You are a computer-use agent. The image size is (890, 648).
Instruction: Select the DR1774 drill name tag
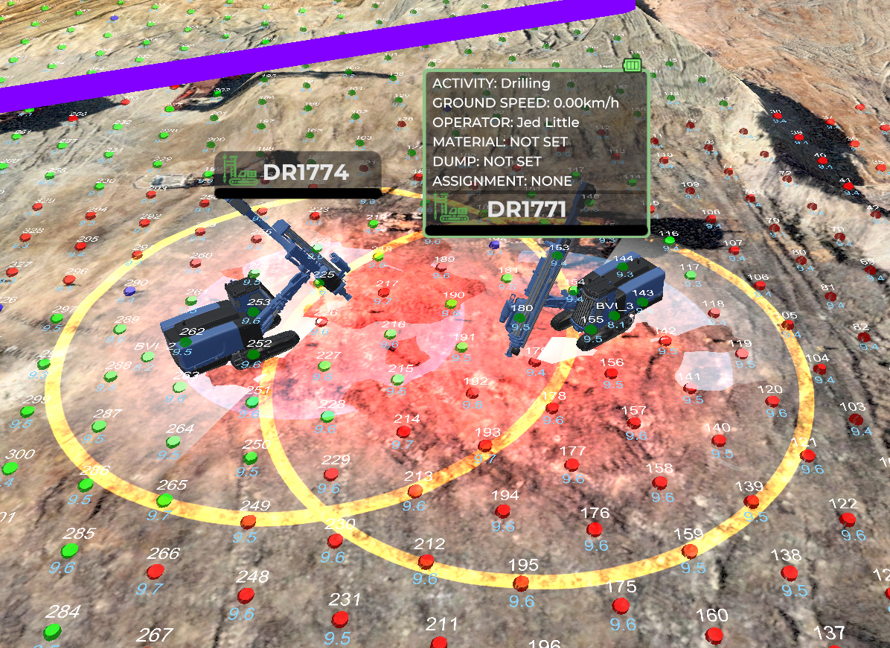297,172
